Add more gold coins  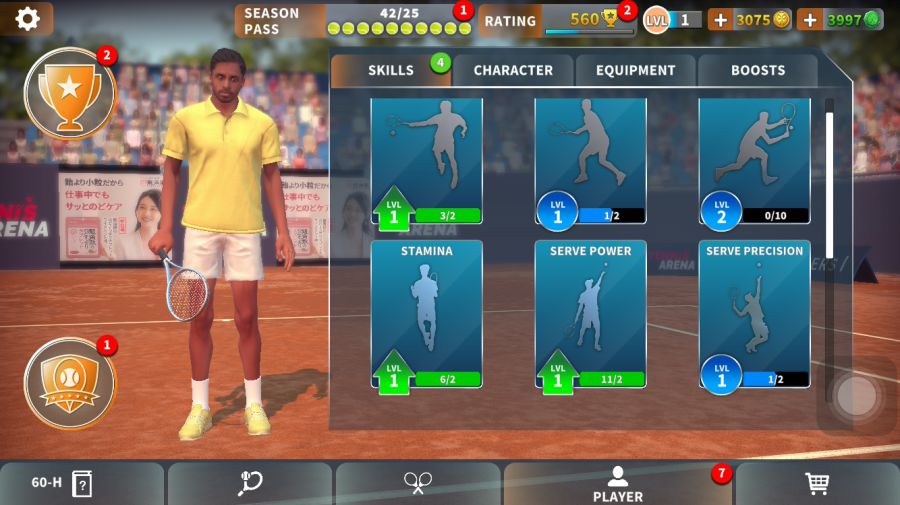click(721, 19)
